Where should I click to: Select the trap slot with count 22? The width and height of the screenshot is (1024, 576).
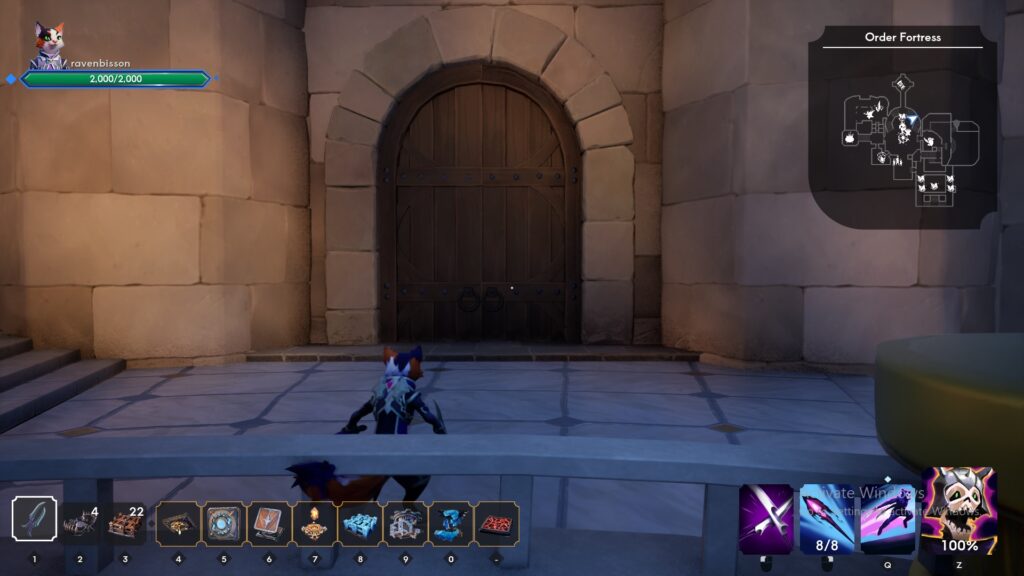point(125,523)
